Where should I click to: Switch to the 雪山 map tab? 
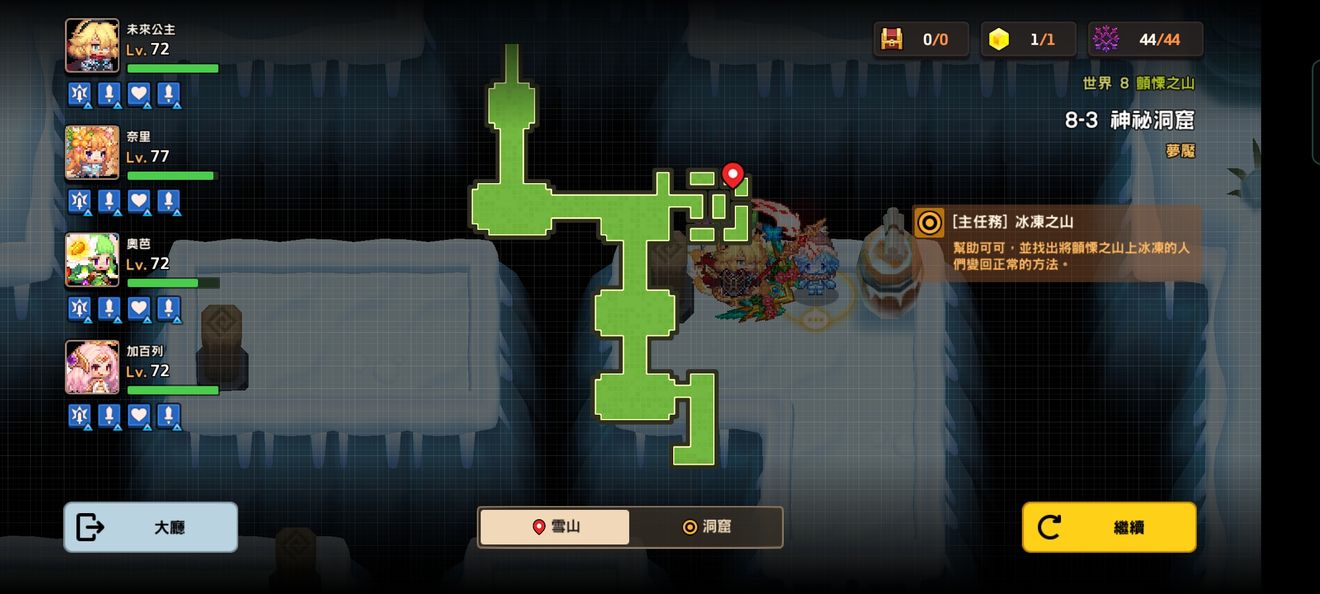coord(555,527)
